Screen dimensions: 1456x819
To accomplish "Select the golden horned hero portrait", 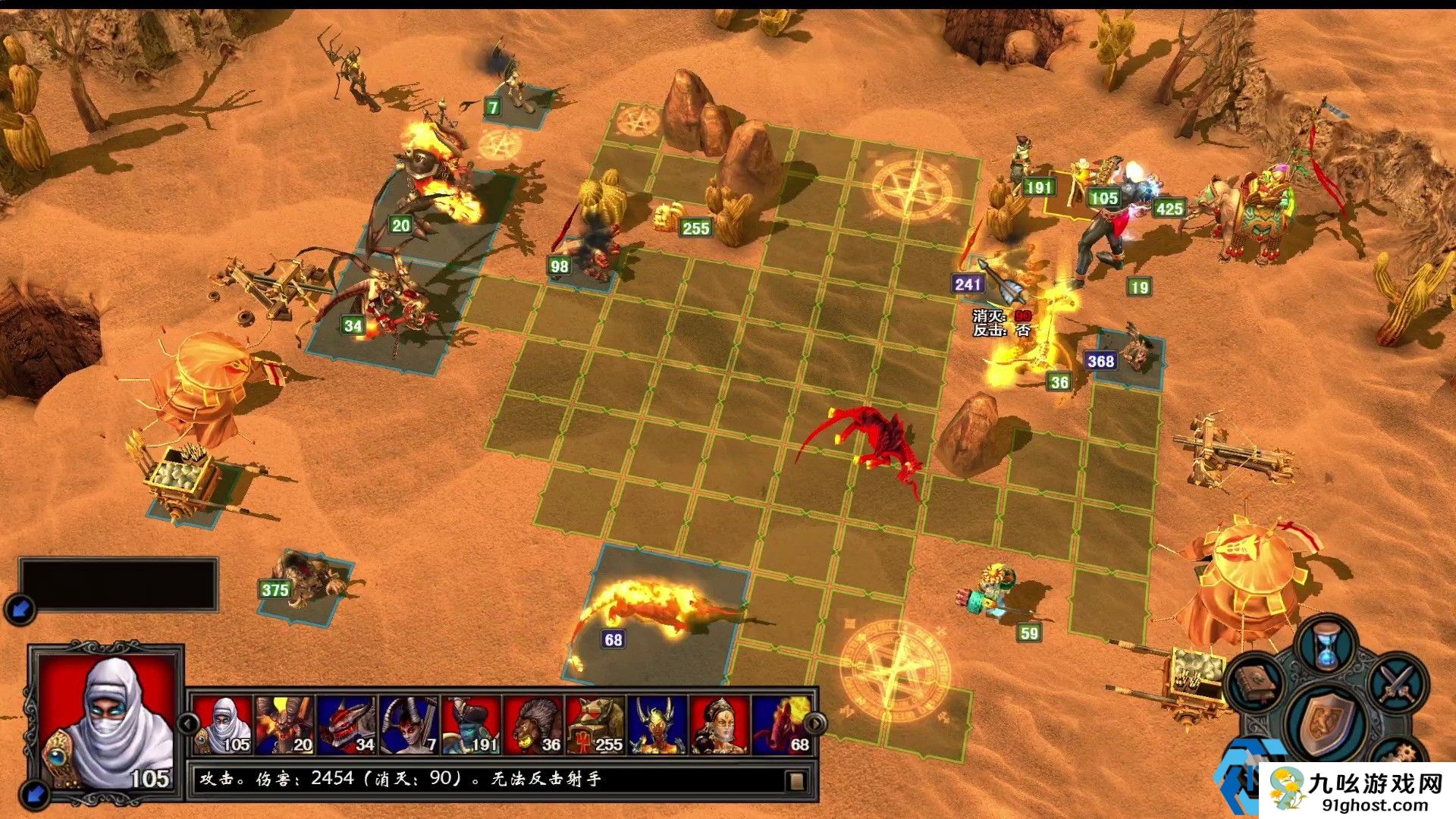I will [658, 724].
